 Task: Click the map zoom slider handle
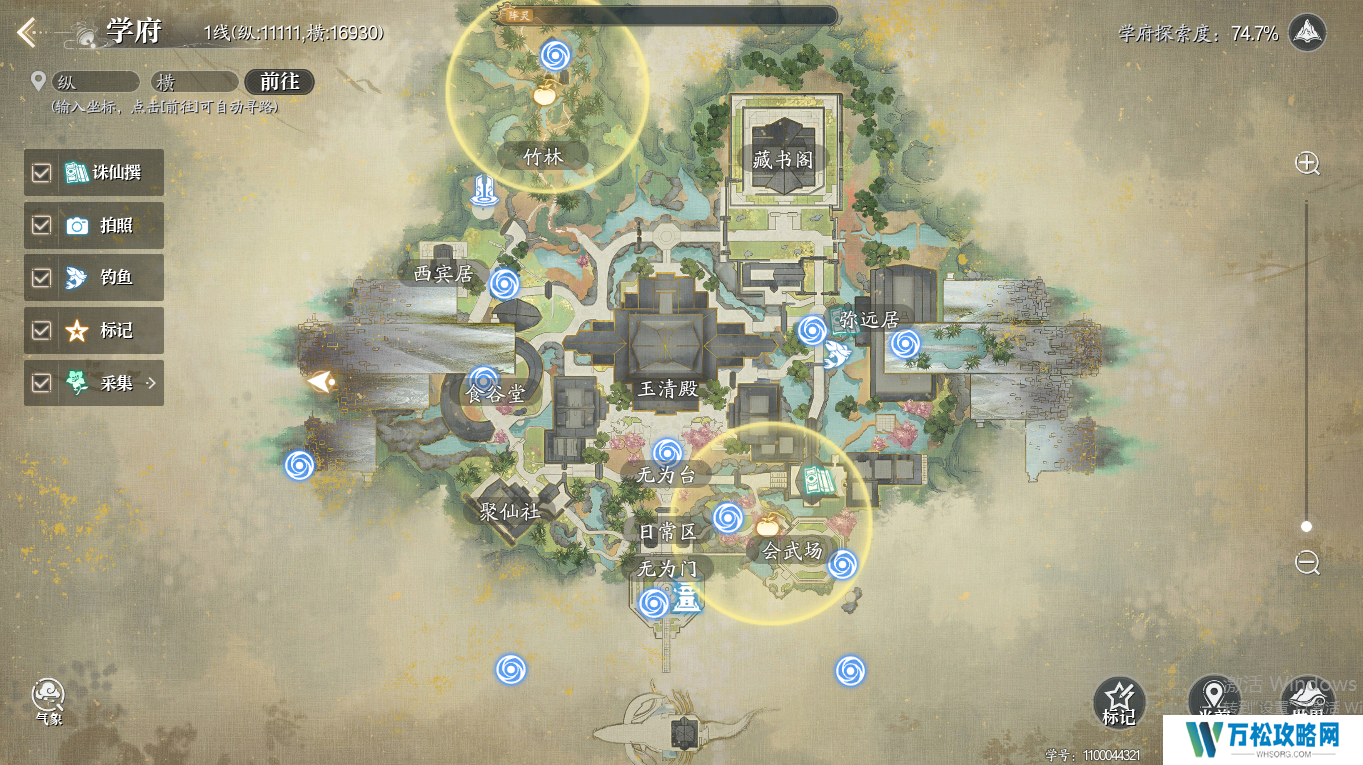[1306, 526]
